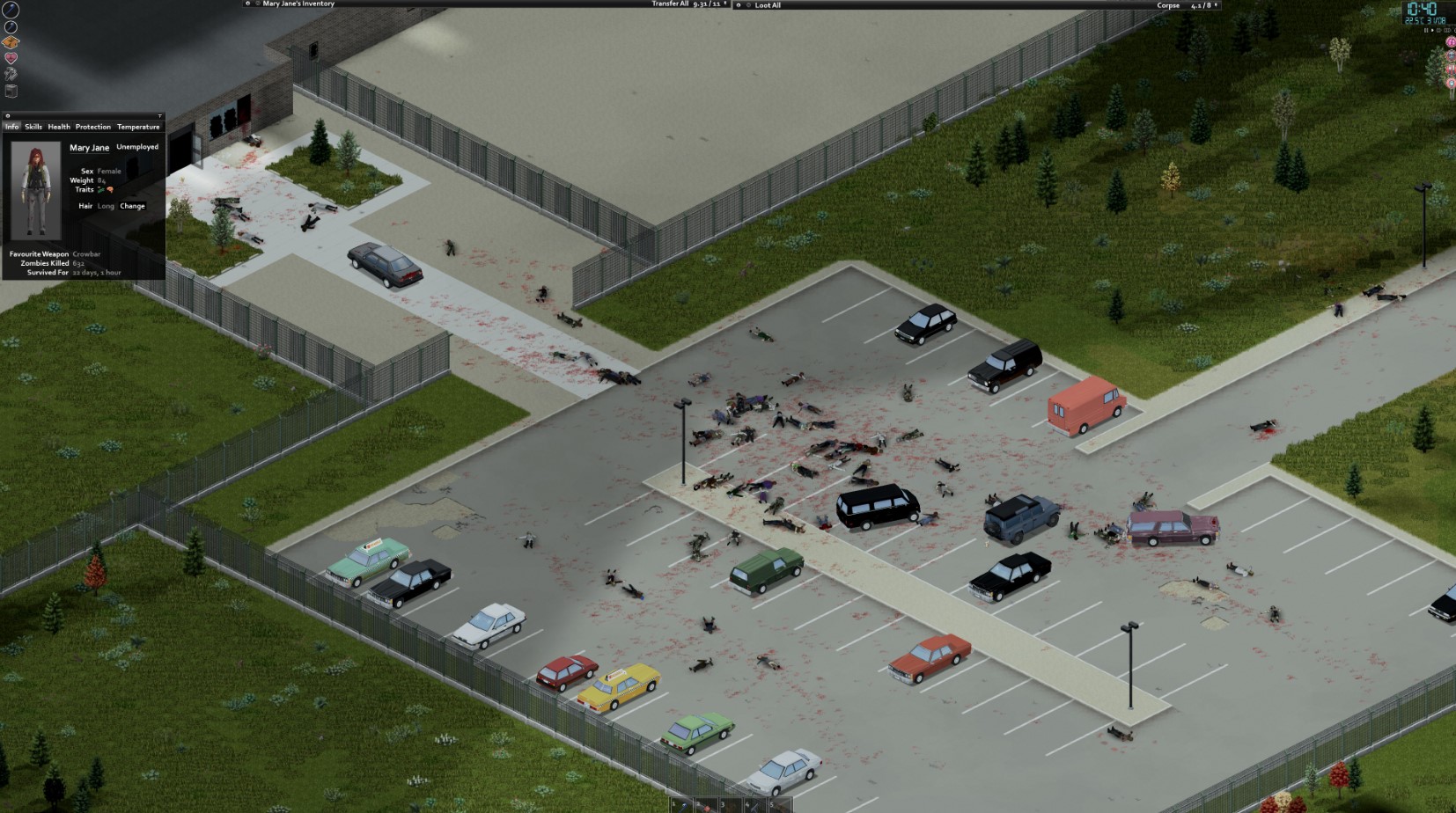
Task: Open the Corpse container selector
Action: pos(1168,5)
